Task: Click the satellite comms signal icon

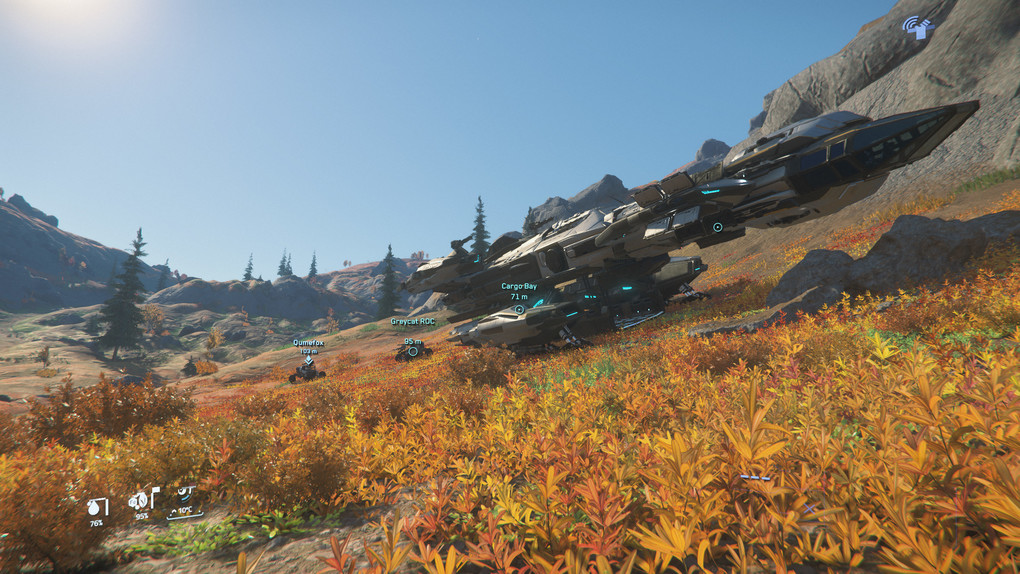Action: (x=917, y=27)
